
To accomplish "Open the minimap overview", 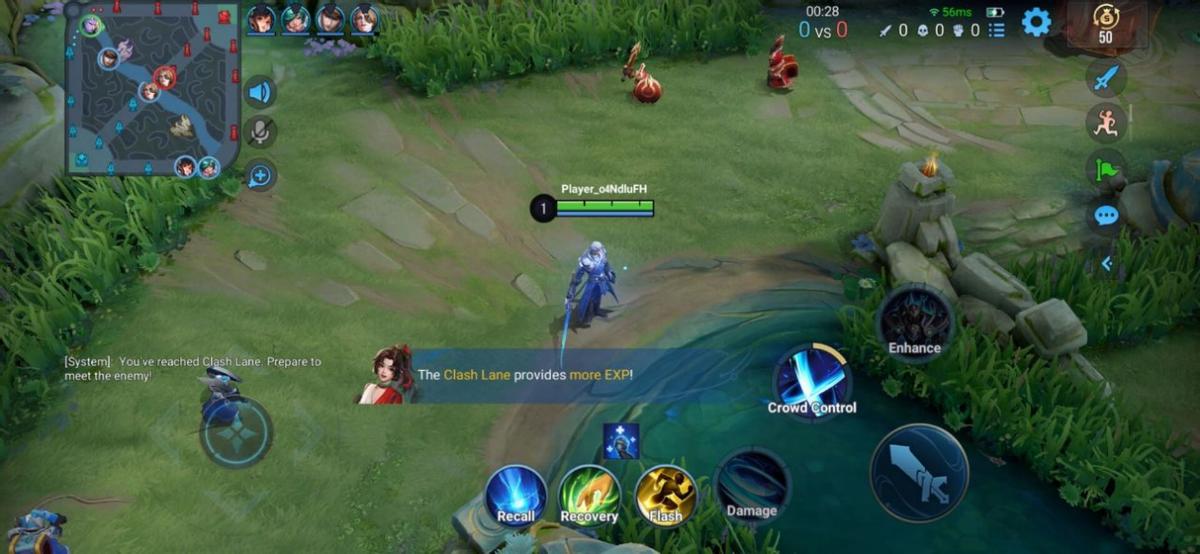I will (152, 90).
